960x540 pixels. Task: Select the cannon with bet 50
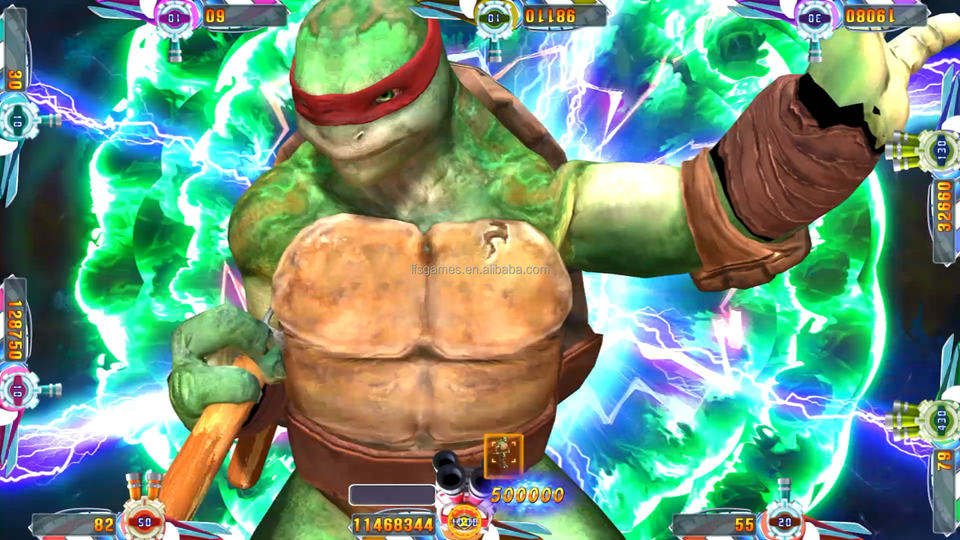(x=145, y=519)
